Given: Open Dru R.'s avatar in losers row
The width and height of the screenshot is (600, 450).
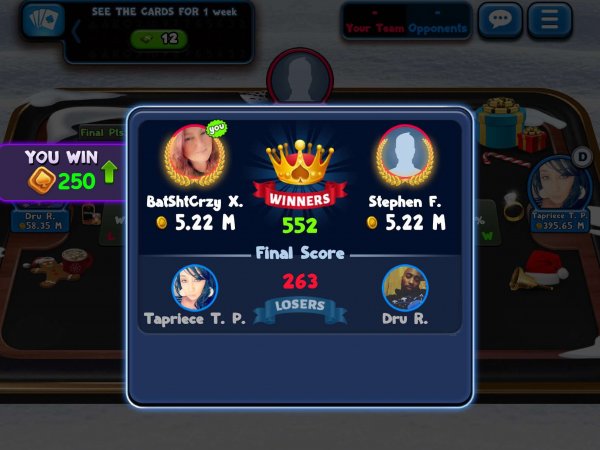Looking at the screenshot, I should pos(405,288).
